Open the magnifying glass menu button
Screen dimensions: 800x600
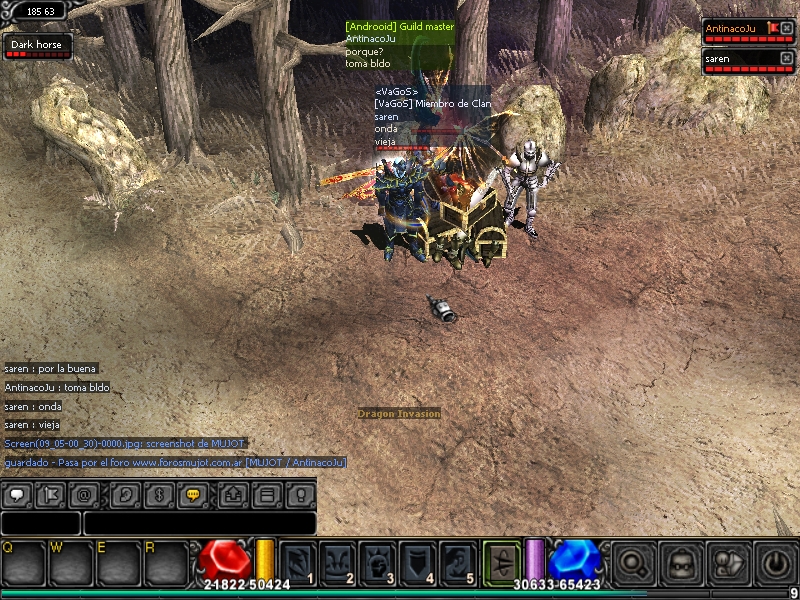click(631, 564)
